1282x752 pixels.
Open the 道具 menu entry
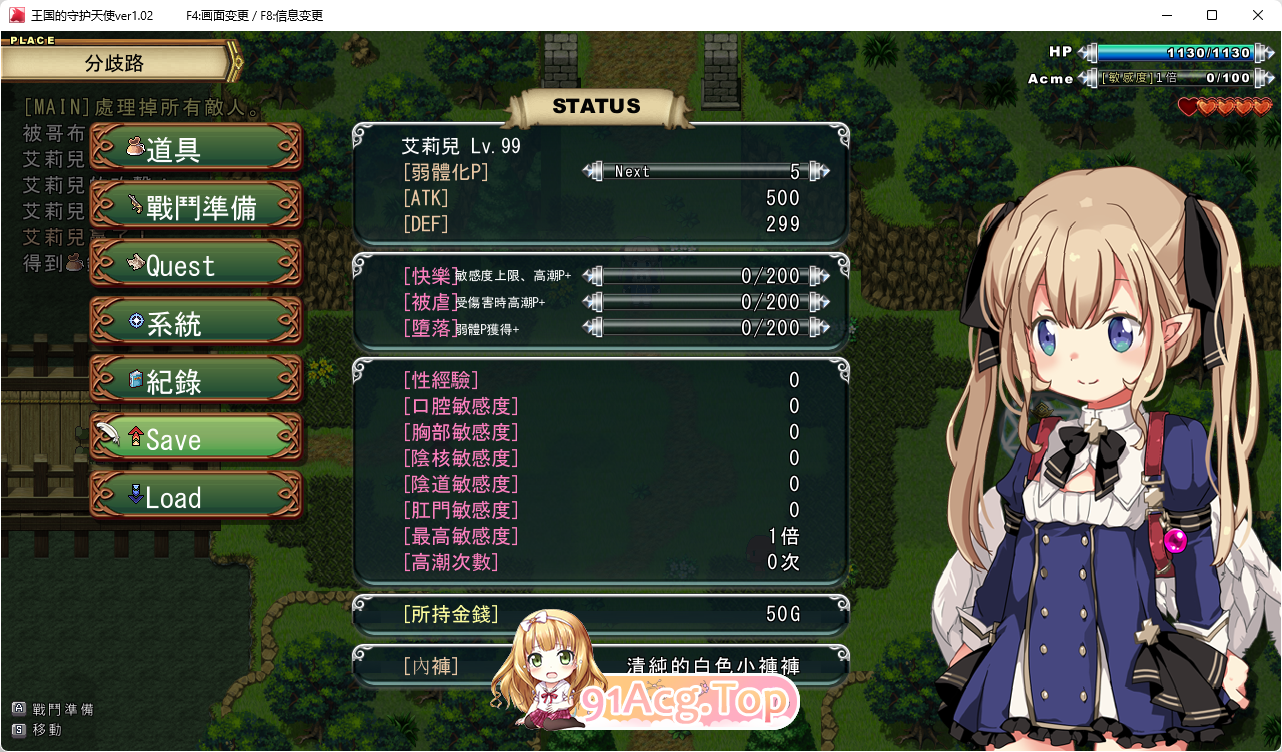click(196, 146)
